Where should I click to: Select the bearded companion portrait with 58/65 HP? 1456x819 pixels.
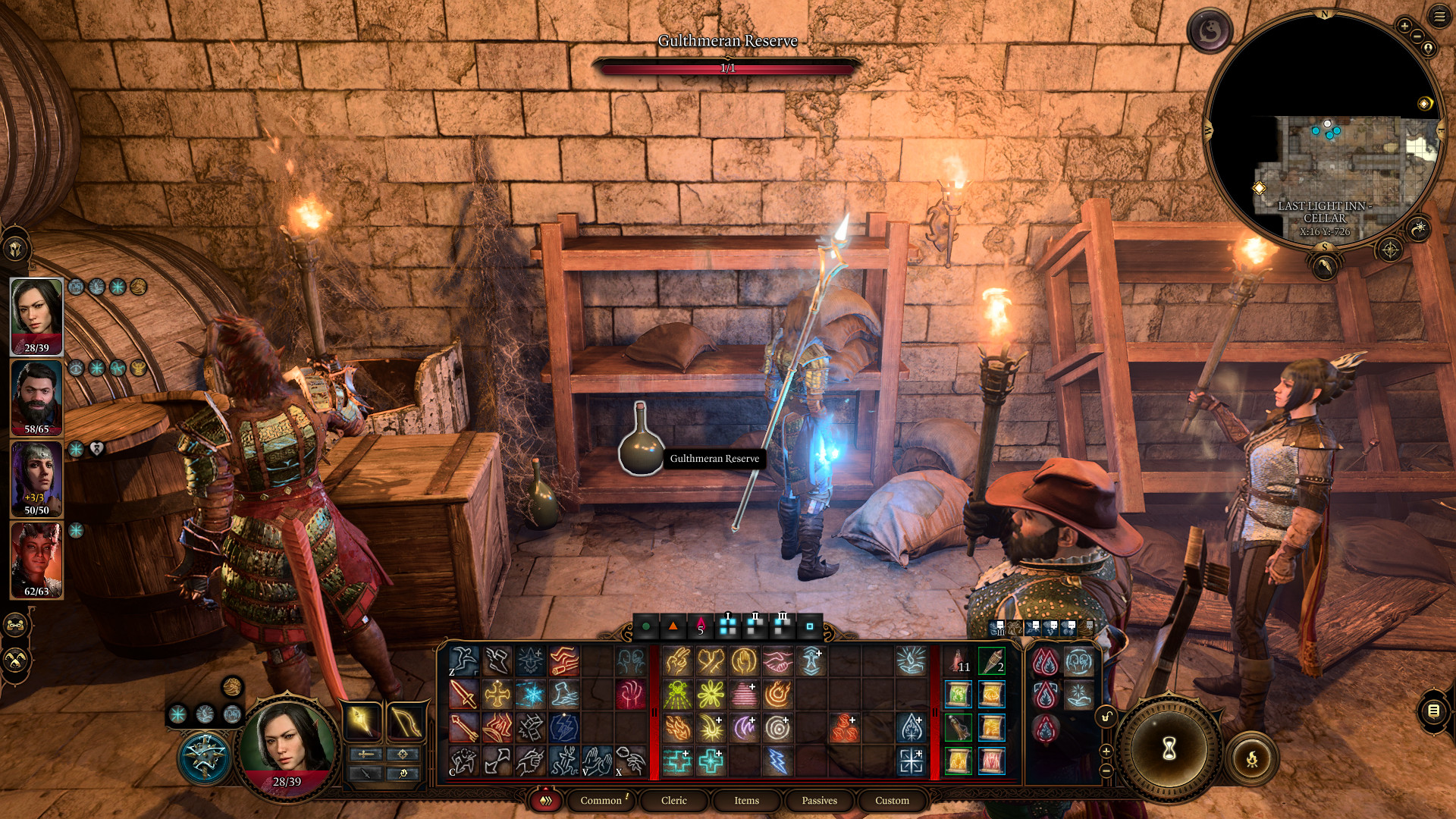(36, 397)
